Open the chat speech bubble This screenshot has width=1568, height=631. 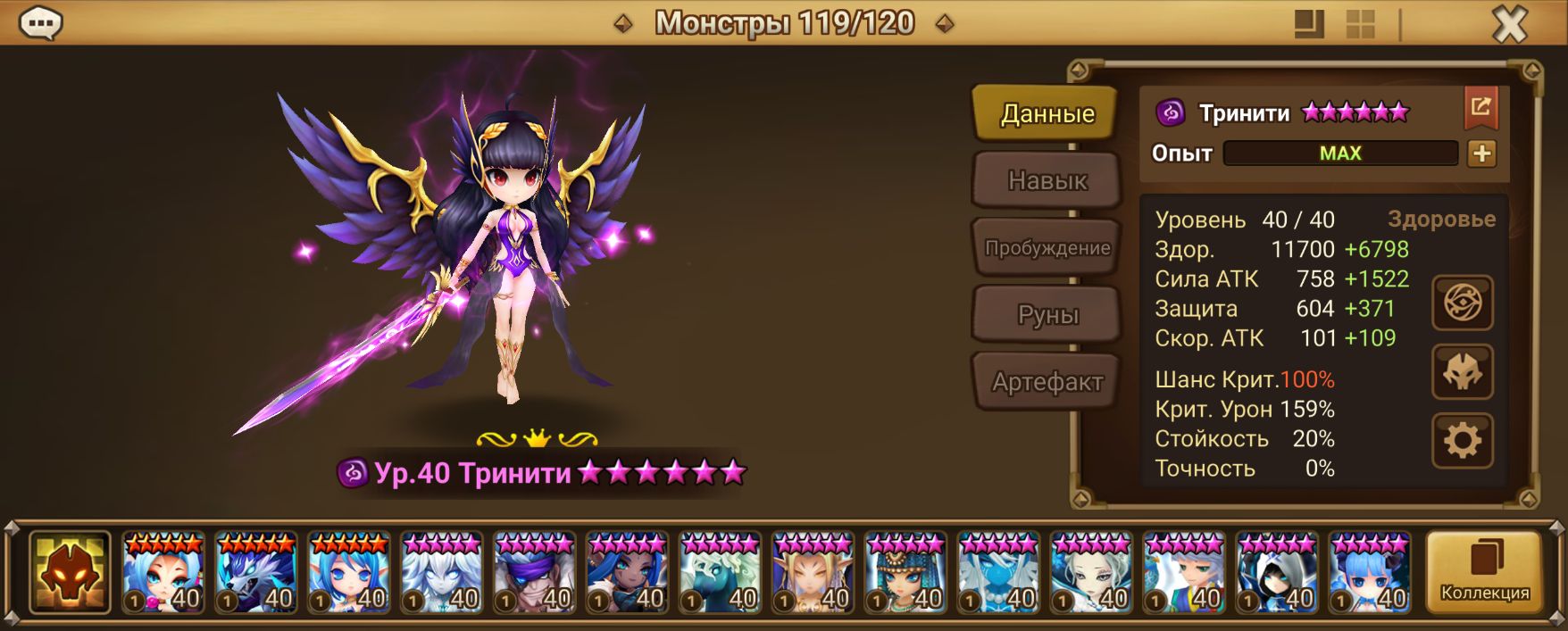tap(40, 23)
